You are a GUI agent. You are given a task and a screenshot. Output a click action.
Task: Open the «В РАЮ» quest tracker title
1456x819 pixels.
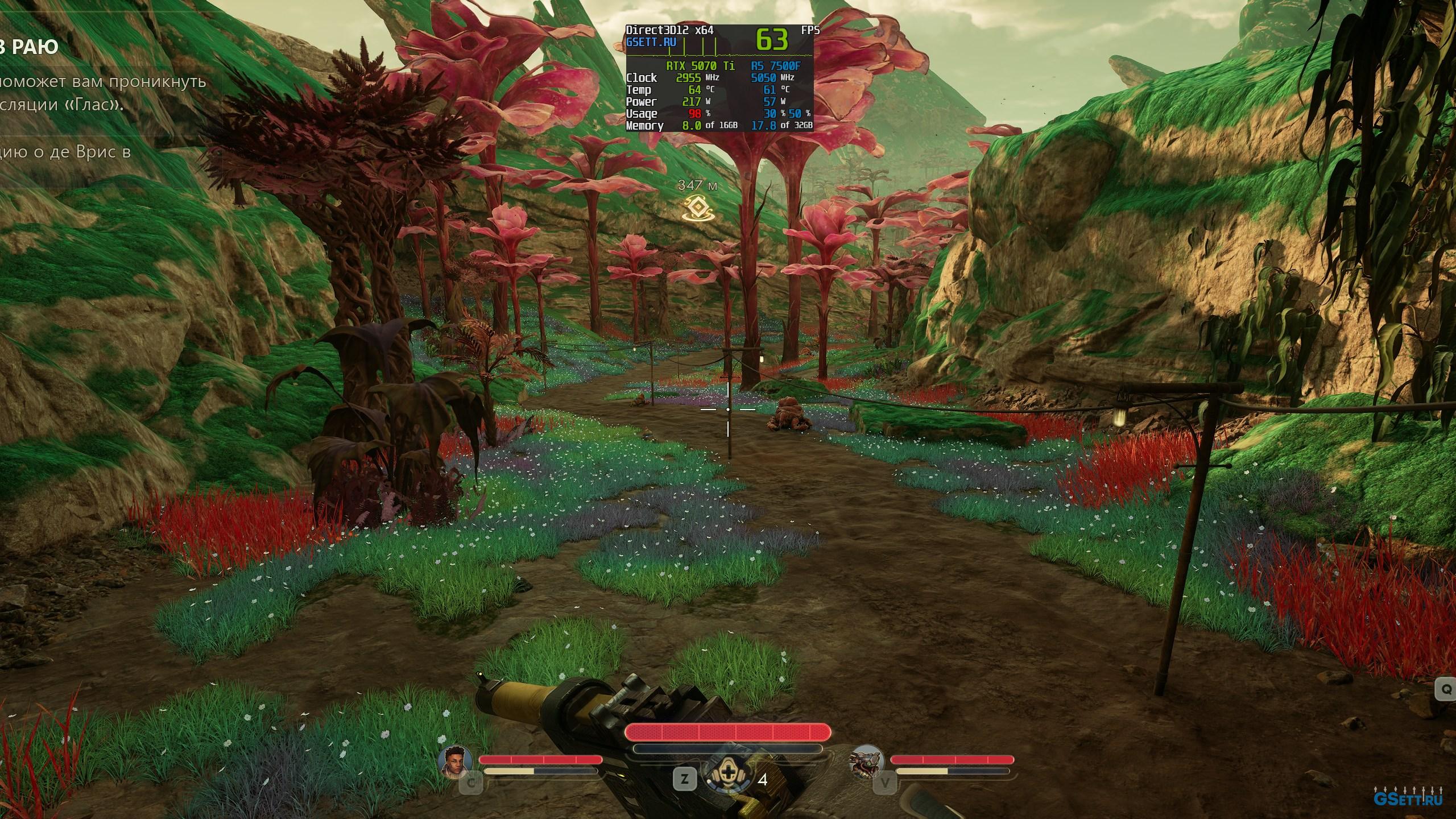(x=30, y=47)
